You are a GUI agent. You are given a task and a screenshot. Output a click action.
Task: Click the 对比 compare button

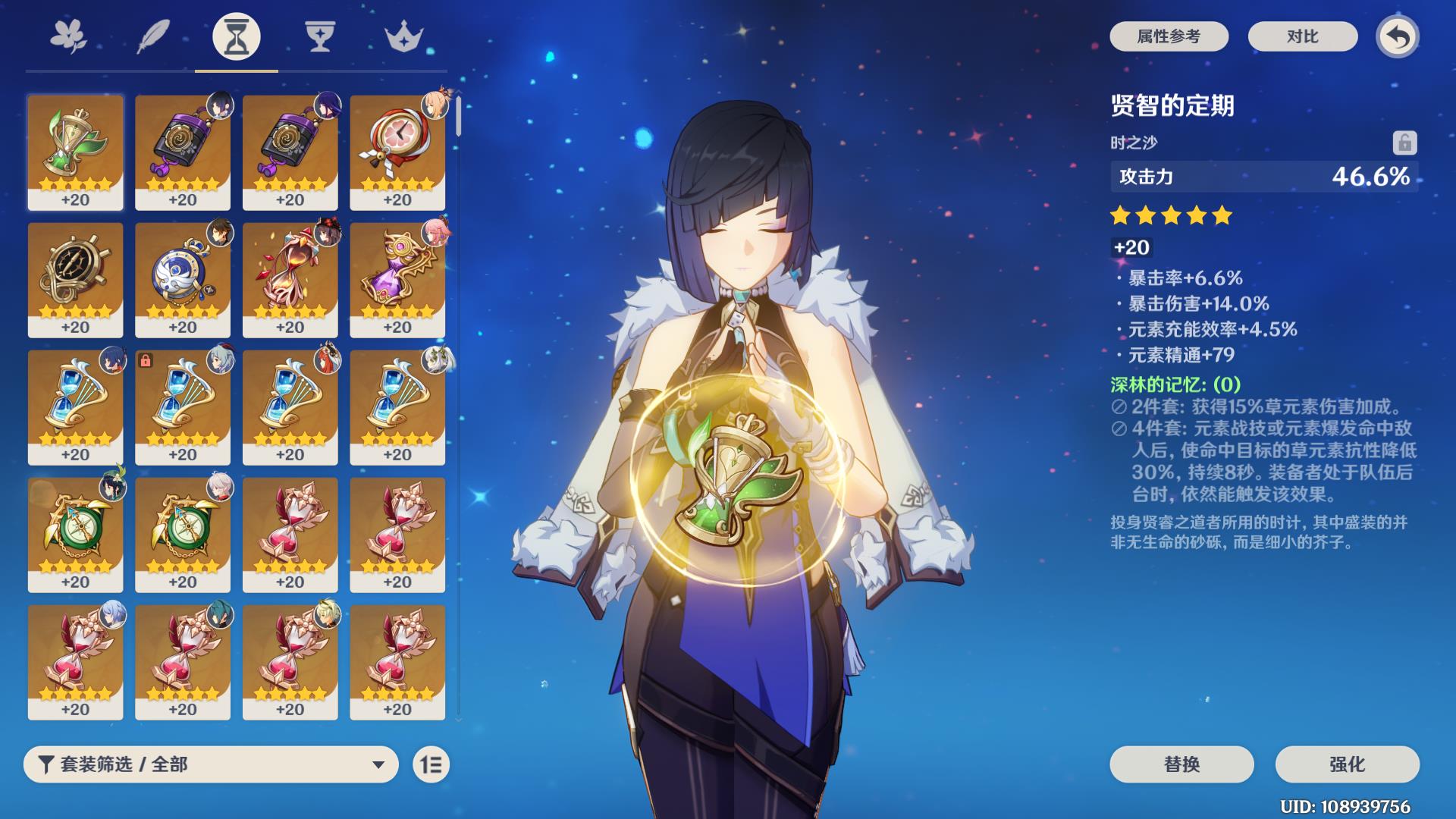[1302, 36]
